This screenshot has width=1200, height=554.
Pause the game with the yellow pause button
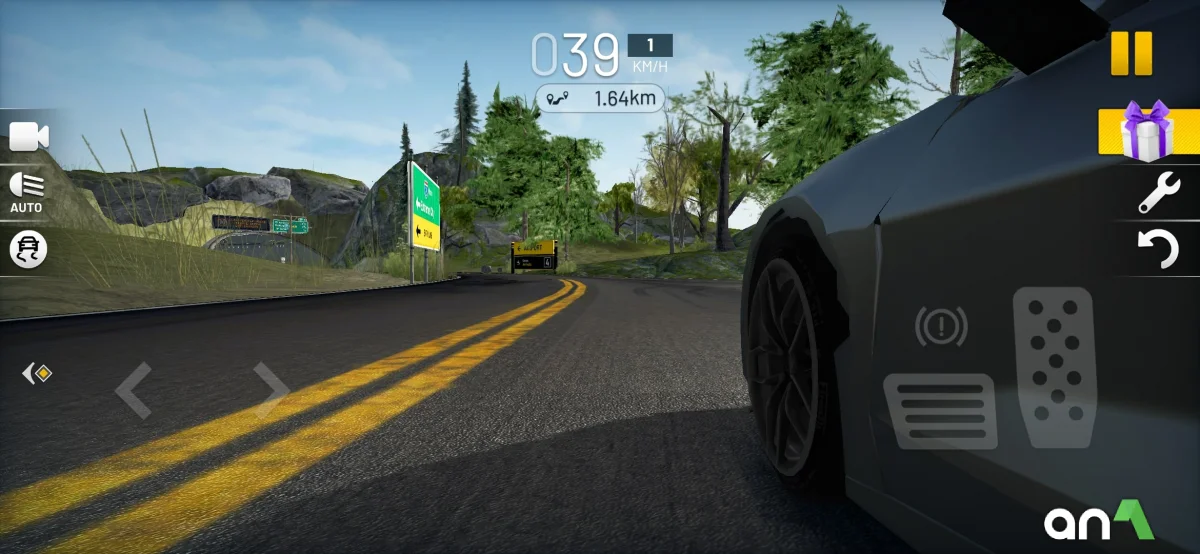click(x=1131, y=53)
